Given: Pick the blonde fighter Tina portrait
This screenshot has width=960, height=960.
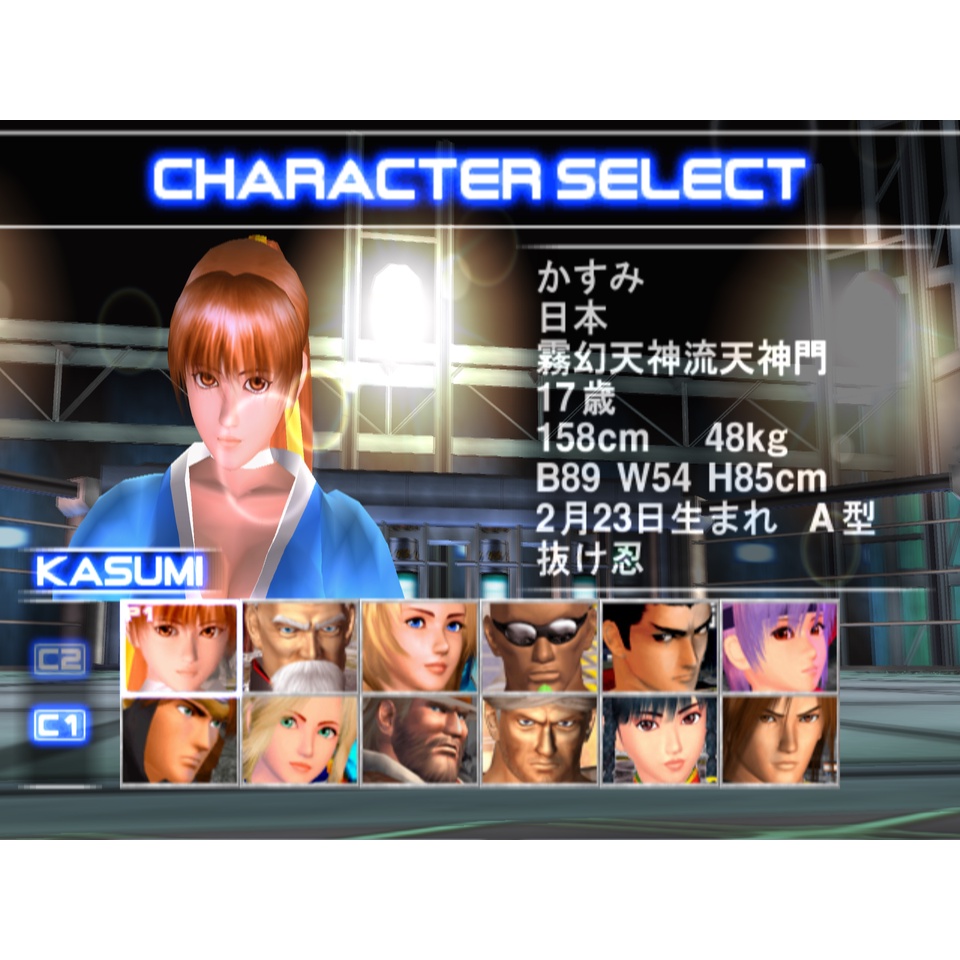Looking at the screenshot, I should 420,647.
